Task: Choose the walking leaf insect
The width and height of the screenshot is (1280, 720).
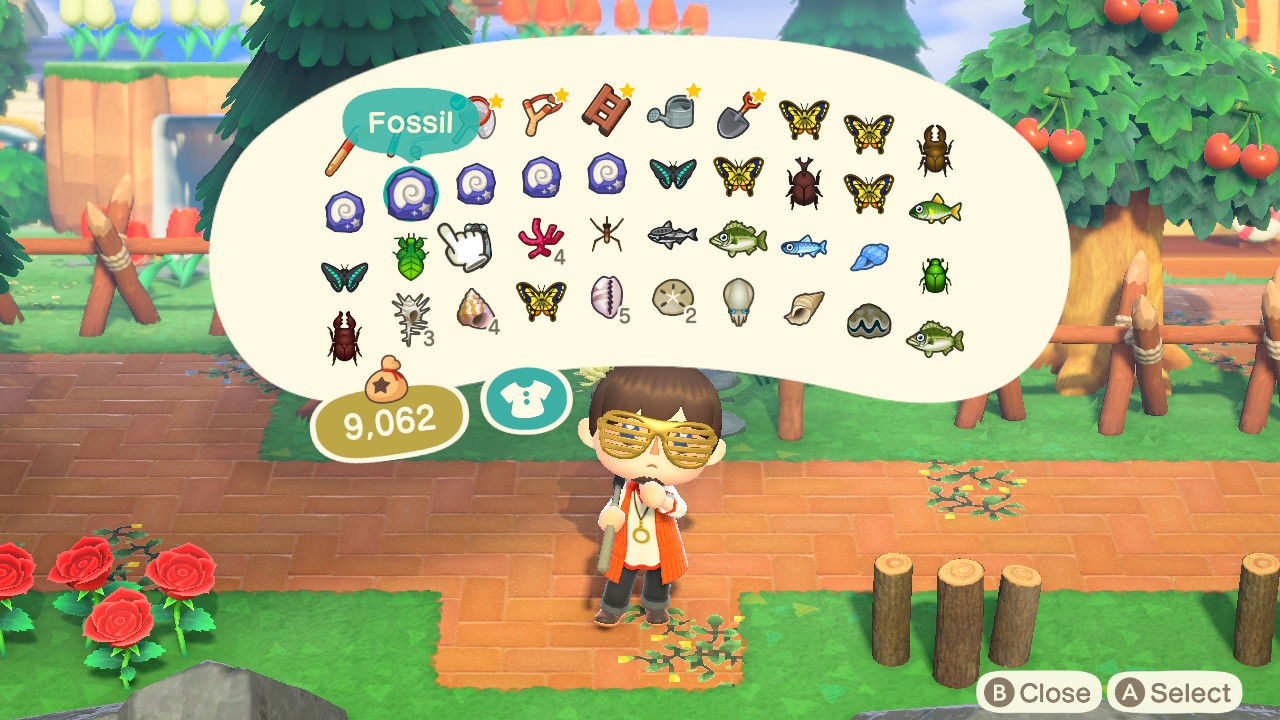Action: pos(412,255)
